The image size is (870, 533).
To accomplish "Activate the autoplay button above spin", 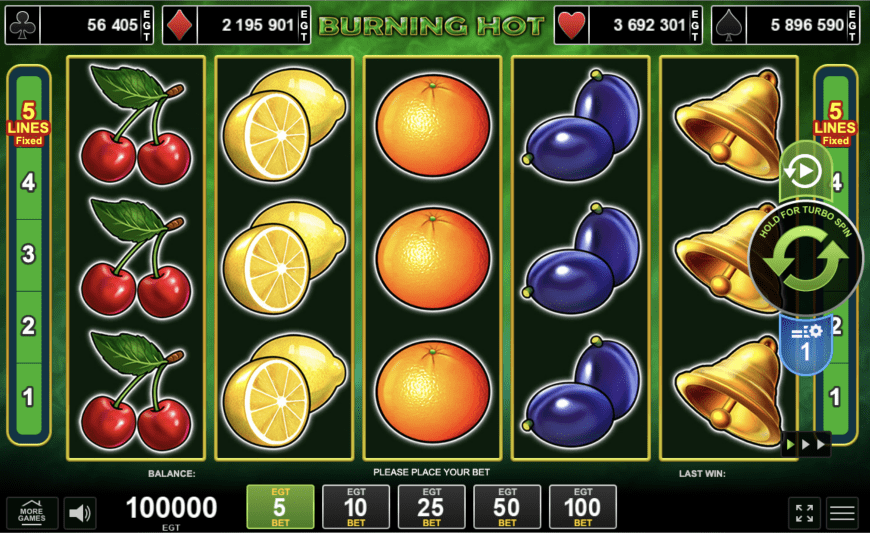I will tap(800, 172).
